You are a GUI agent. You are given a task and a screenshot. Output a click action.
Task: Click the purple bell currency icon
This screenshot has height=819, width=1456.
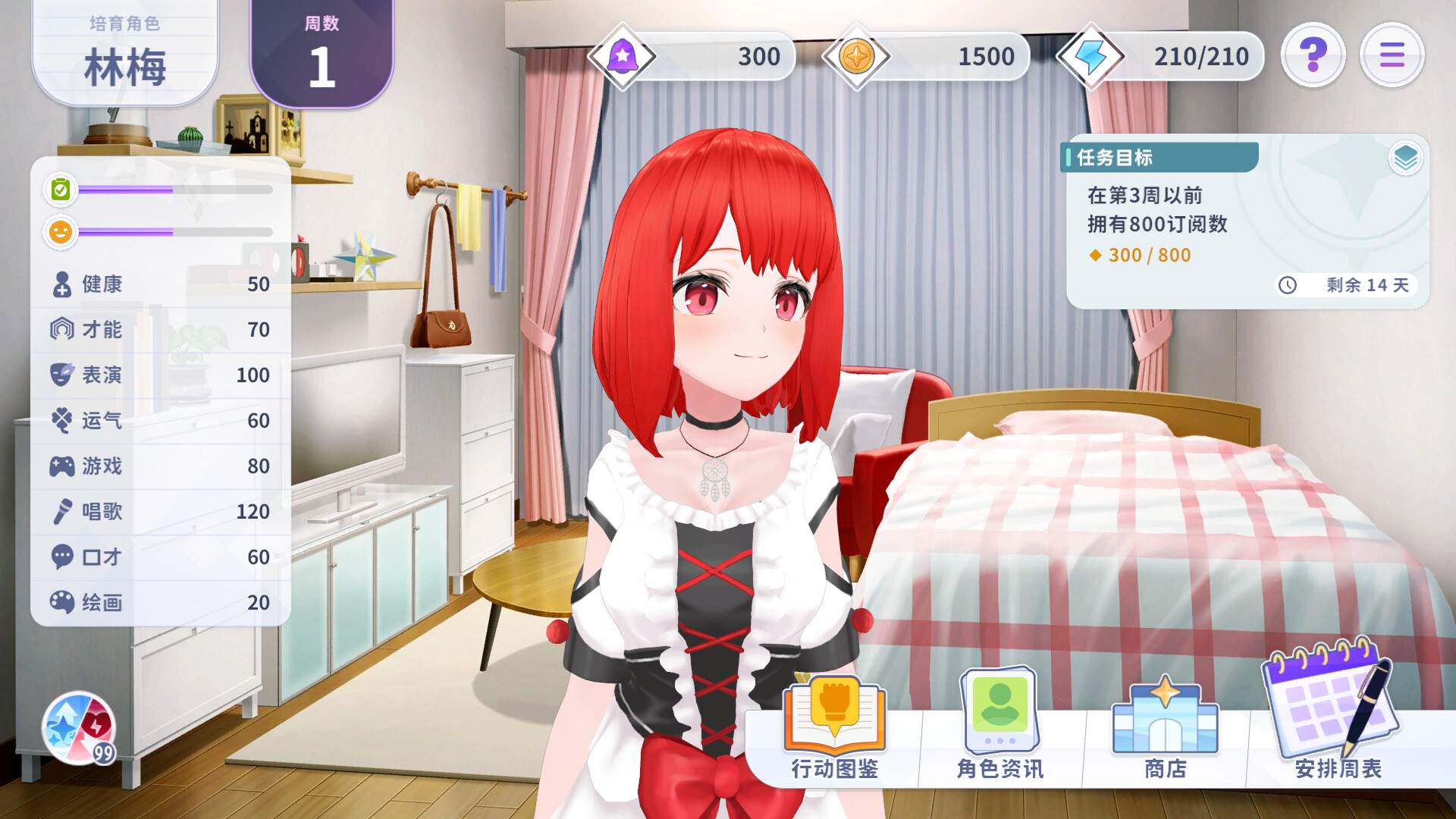tap(623, 55)
